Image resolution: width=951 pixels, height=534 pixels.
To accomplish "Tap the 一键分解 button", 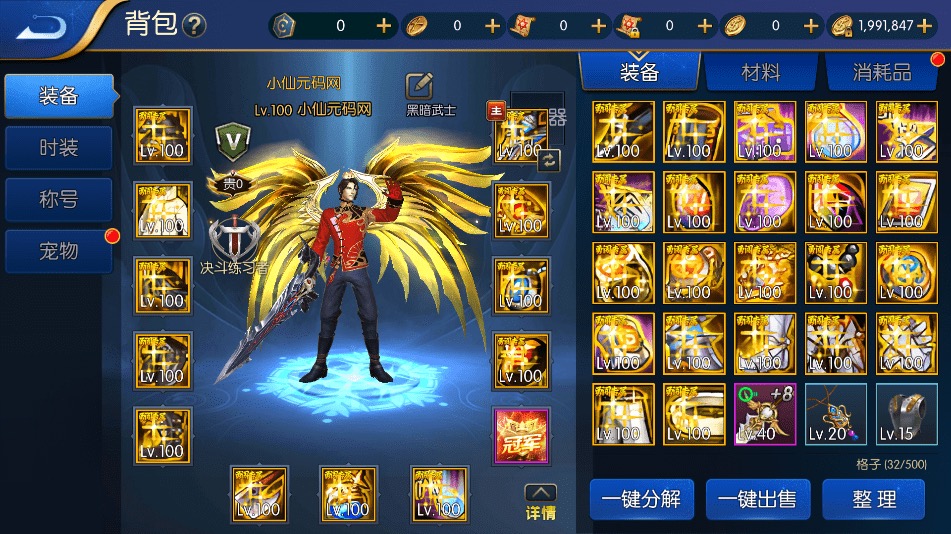I will (642, 499).
